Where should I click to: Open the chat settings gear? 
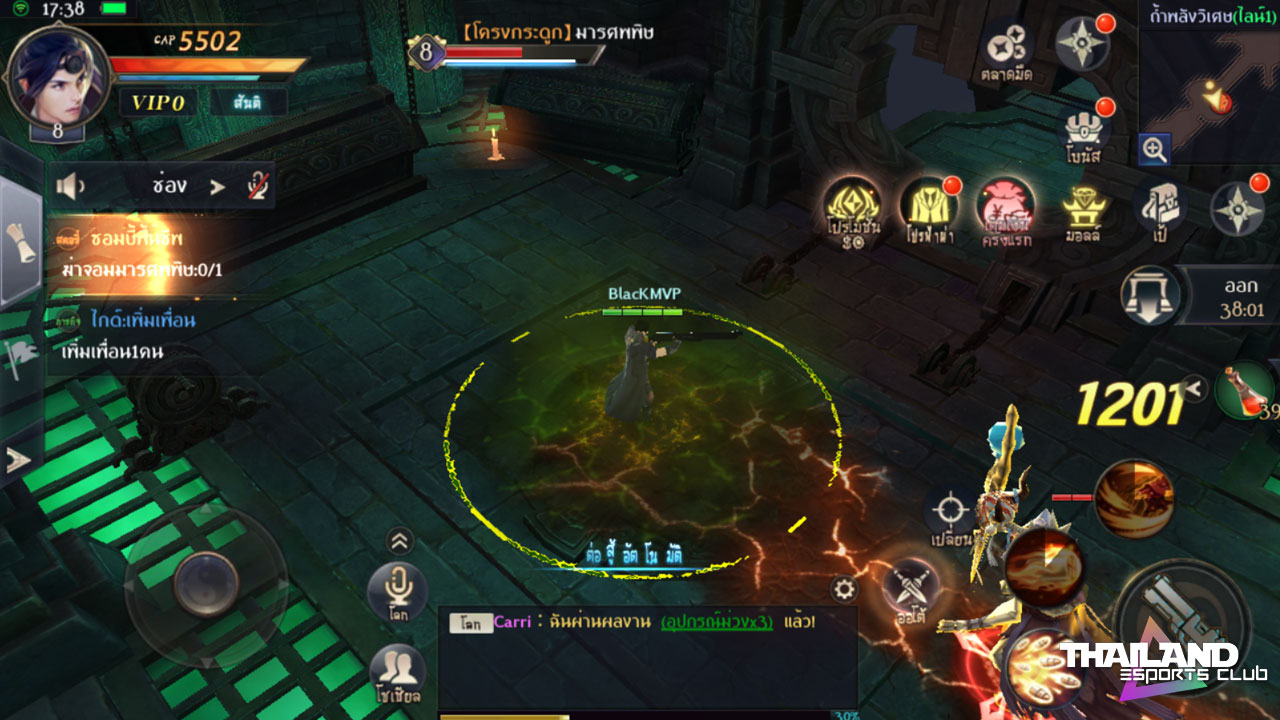click(845, 589)
